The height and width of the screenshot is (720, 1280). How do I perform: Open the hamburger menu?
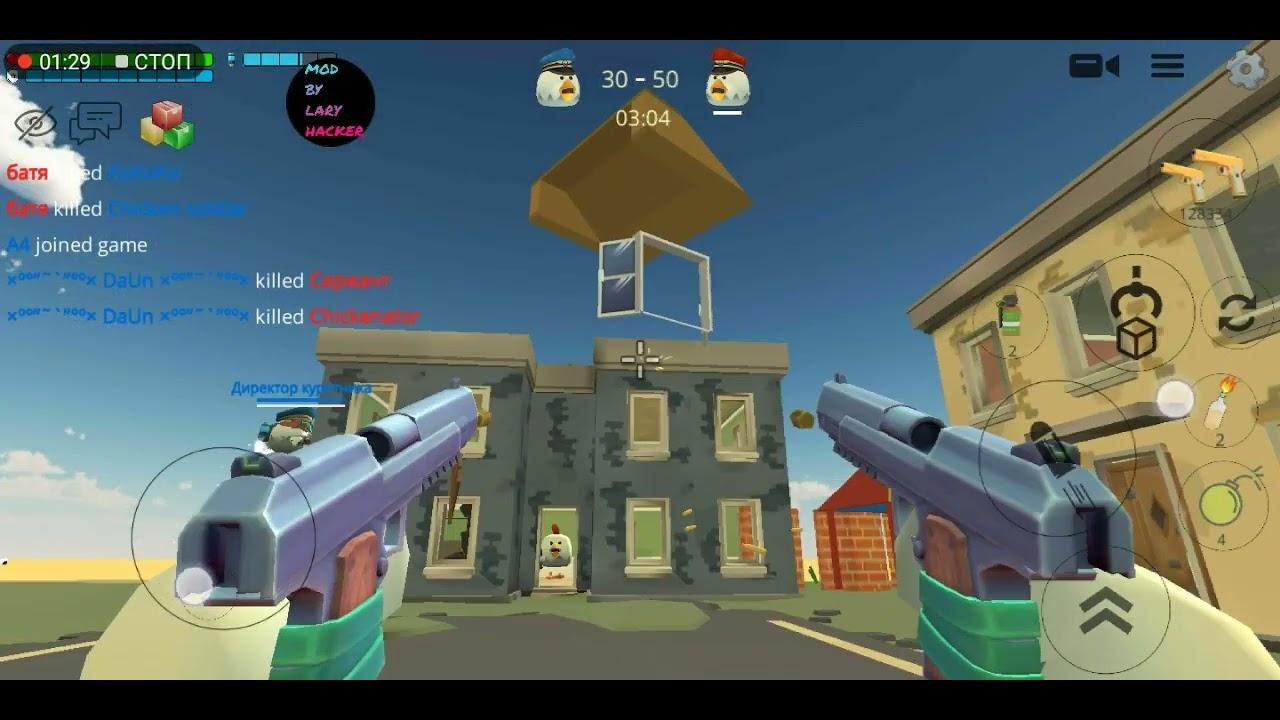(1166, 66)
